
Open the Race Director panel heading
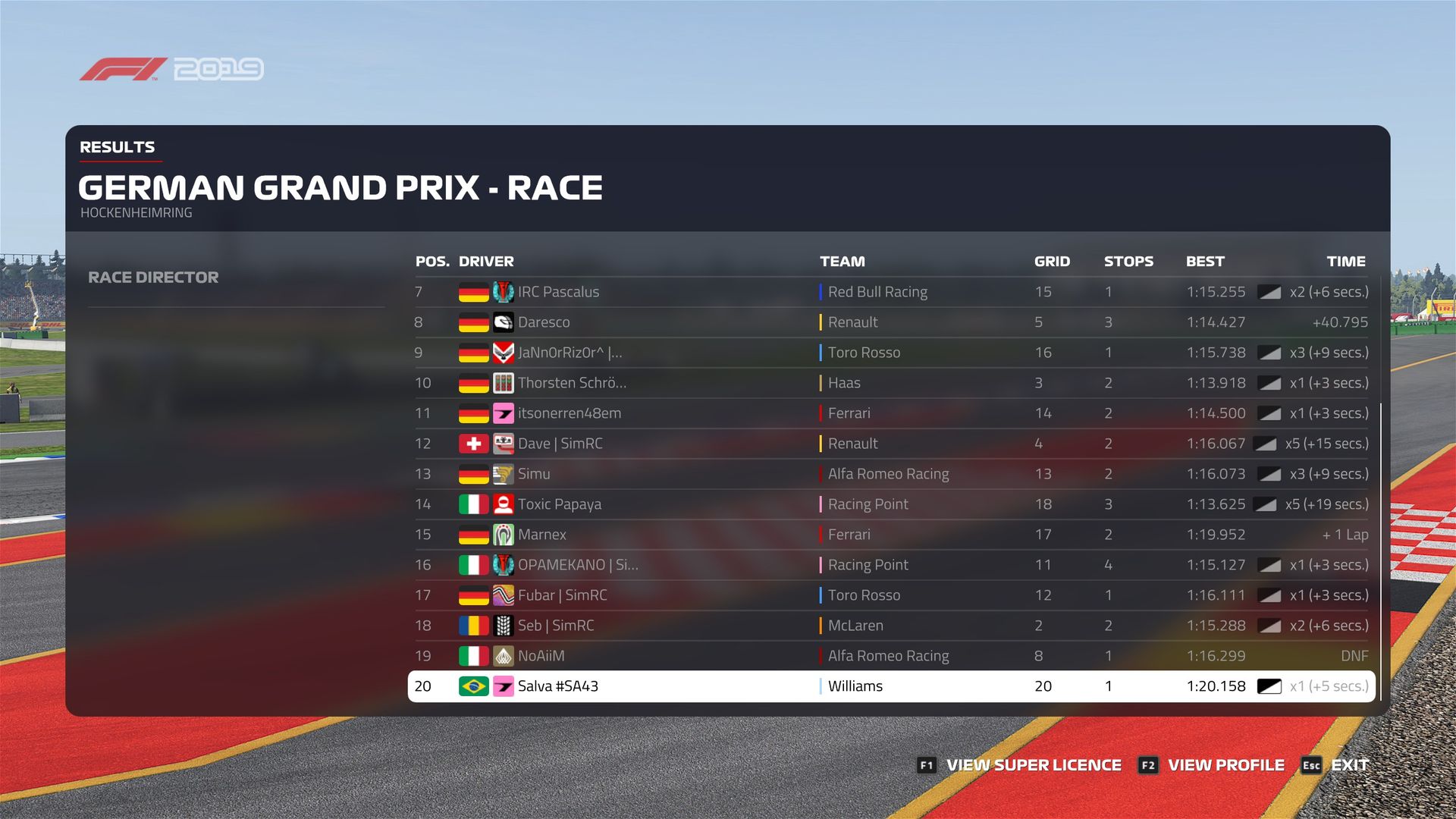(153, 278)
